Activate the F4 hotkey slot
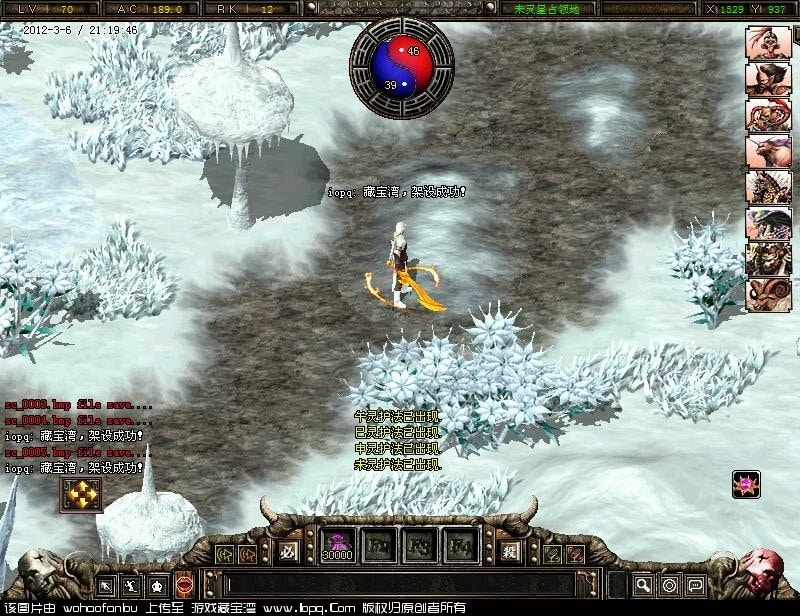The height and width of the screenshot is (616, 800). pyautogui.click(x=460, y=546)
